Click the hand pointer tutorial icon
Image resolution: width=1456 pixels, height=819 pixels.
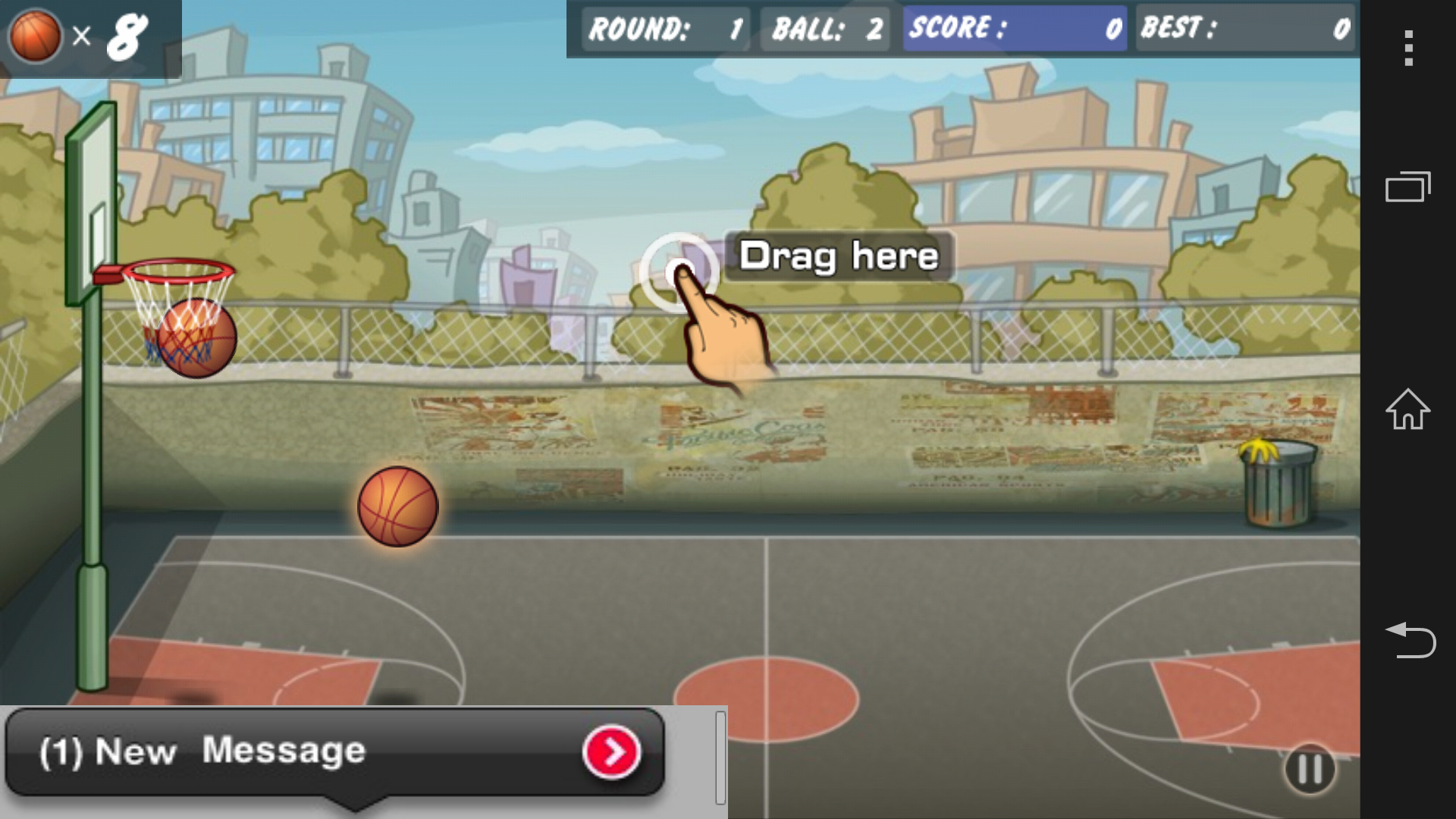[724, 334]
